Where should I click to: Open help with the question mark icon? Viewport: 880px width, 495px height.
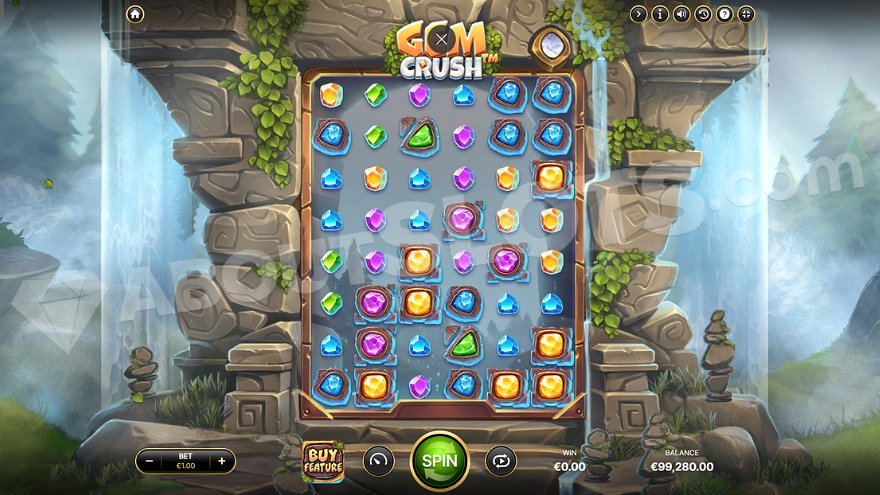[x=725, y=14]
